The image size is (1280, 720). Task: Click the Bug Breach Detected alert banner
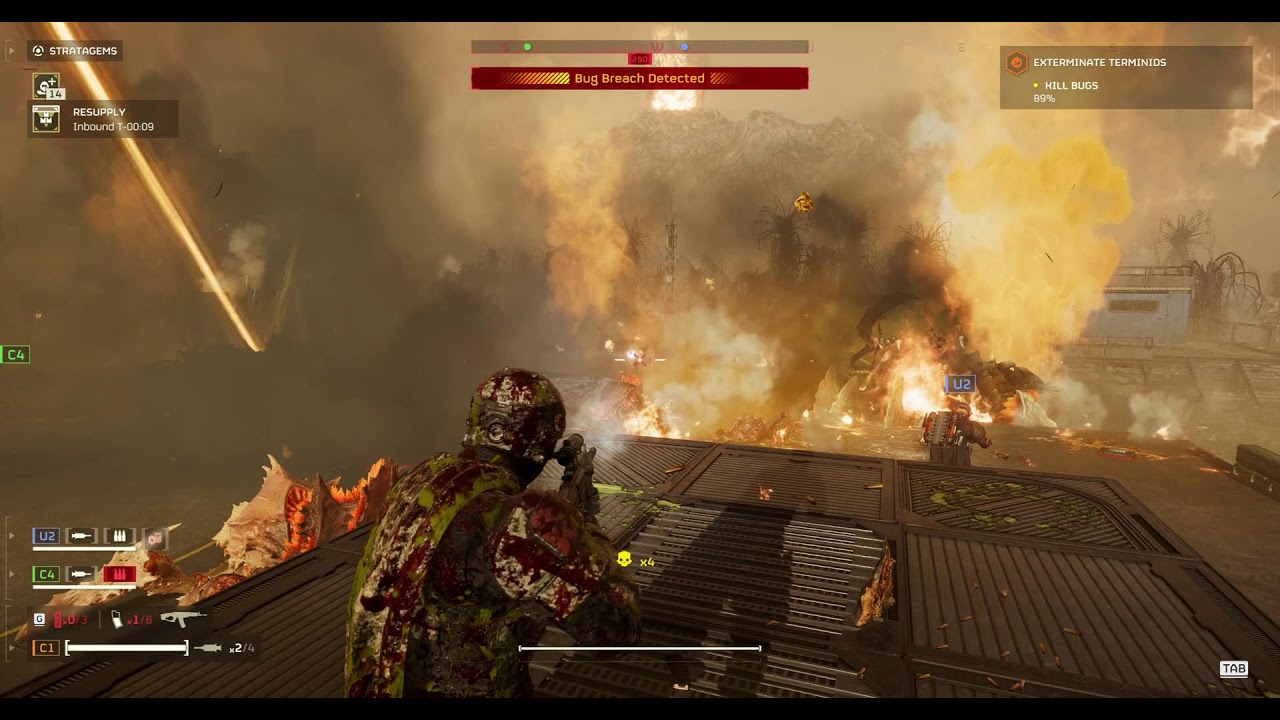click(x=640, y=78)
